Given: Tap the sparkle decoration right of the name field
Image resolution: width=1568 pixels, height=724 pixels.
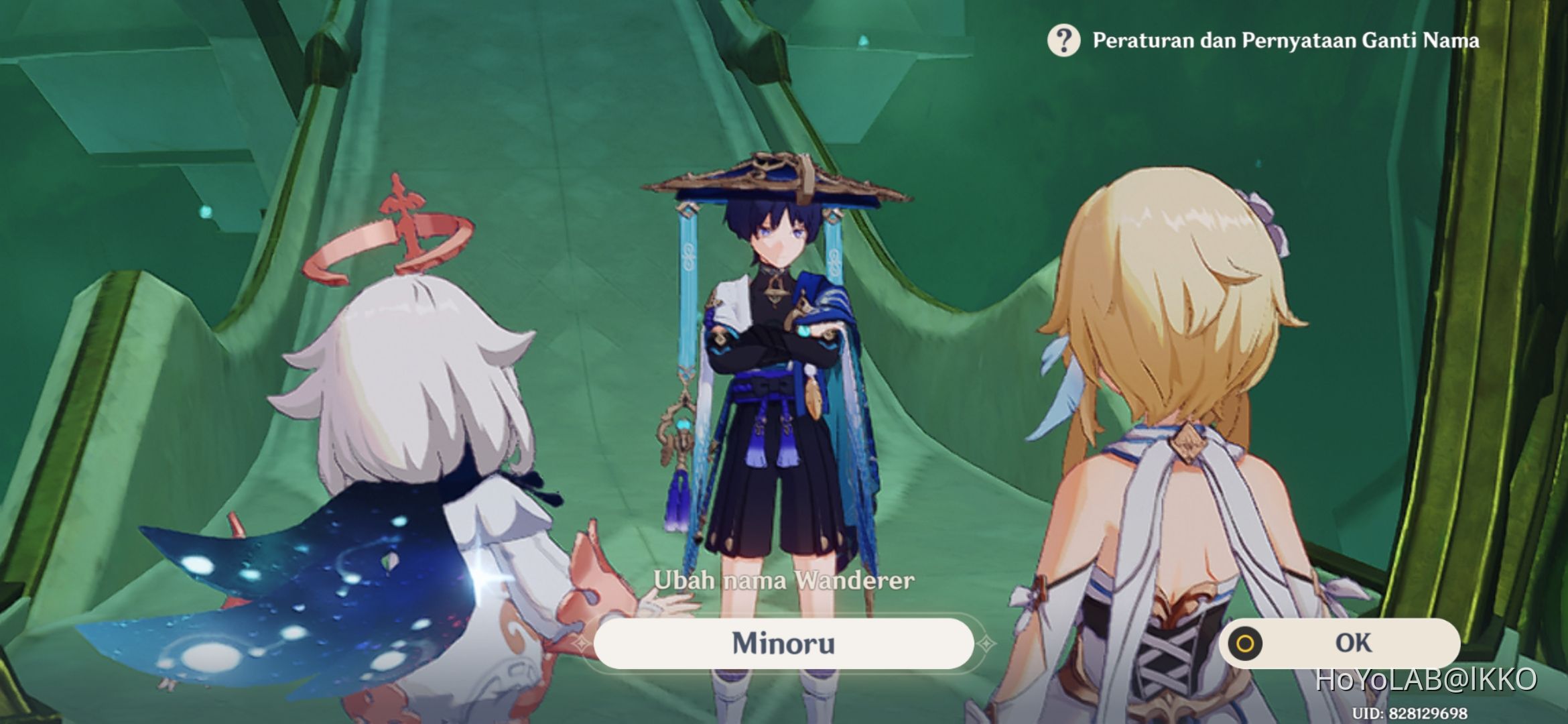Looking at the screenshot, I should click(986, 642).
